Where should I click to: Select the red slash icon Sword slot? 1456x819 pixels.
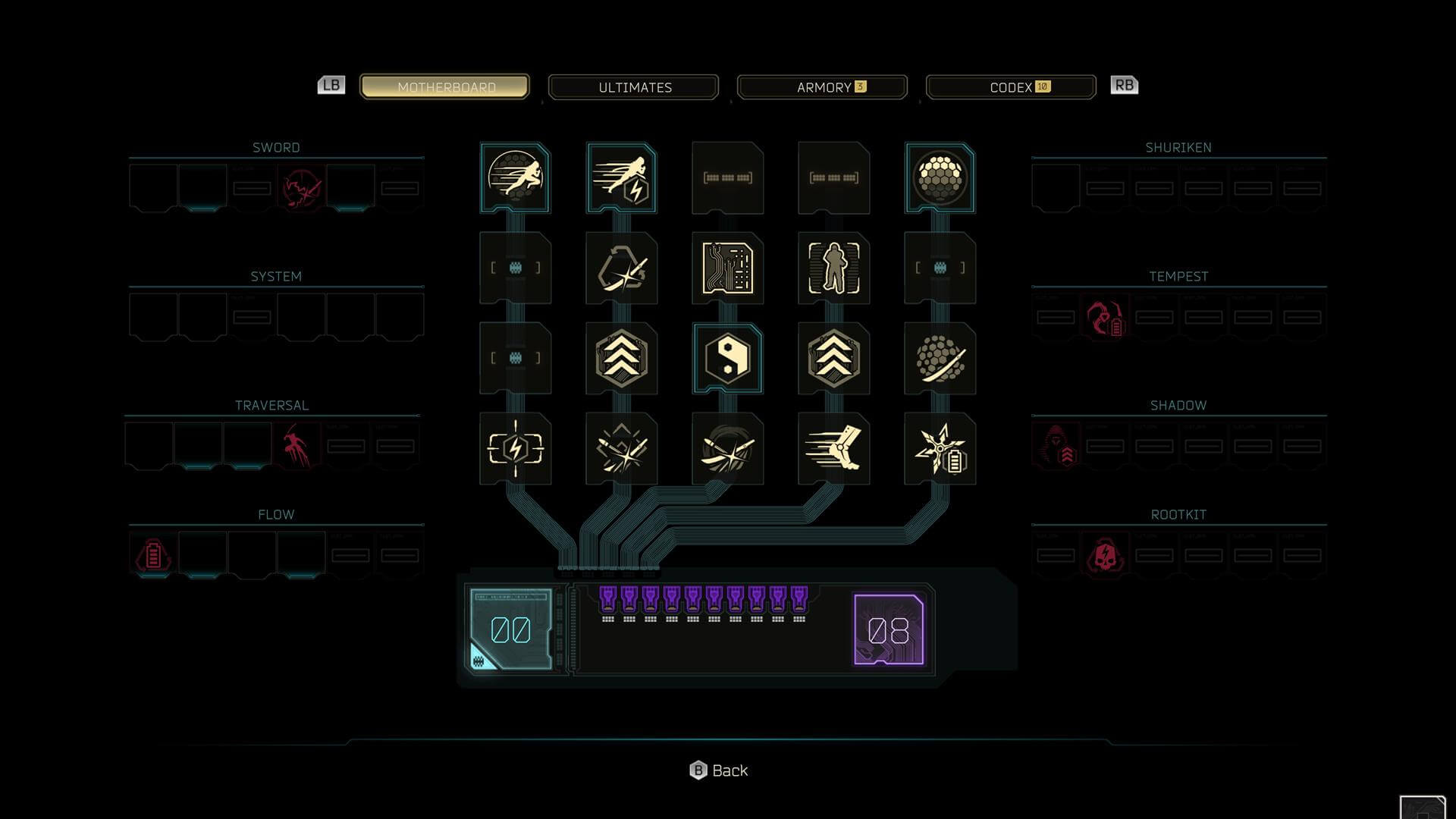coord(301,189)
